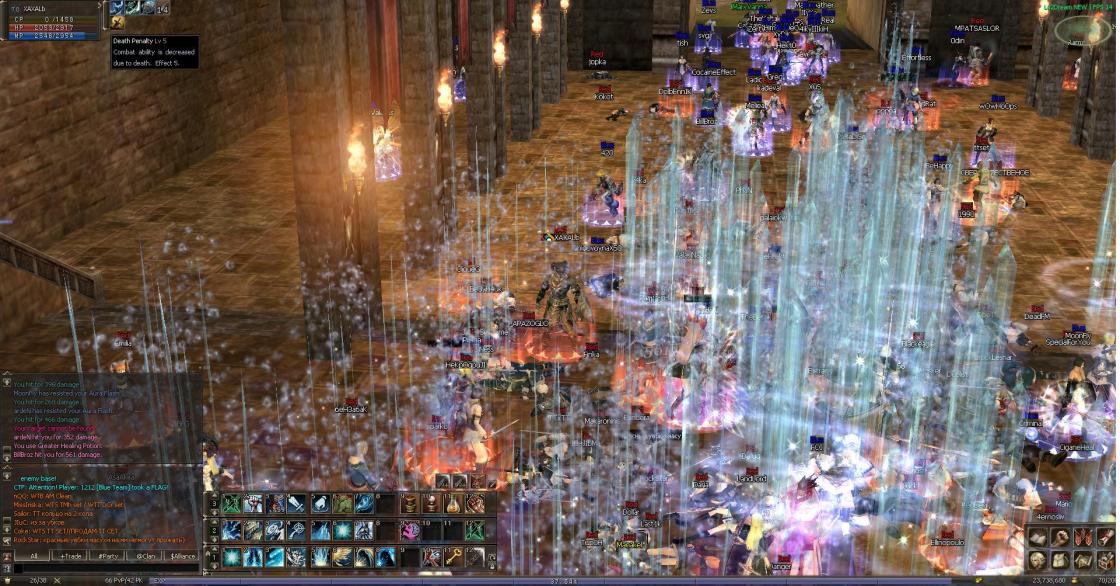Show the @Clan chat tab

(x=145, y=555)
